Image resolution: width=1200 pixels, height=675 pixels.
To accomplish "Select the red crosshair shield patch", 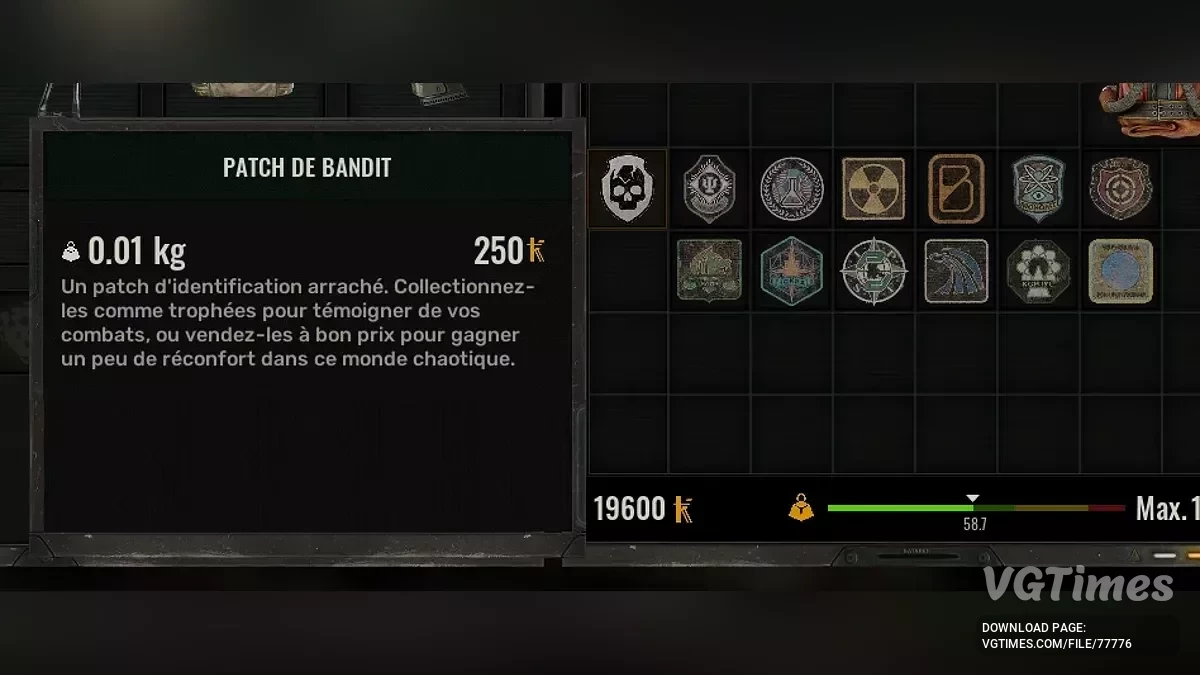I will click(x=1121, y=189).
